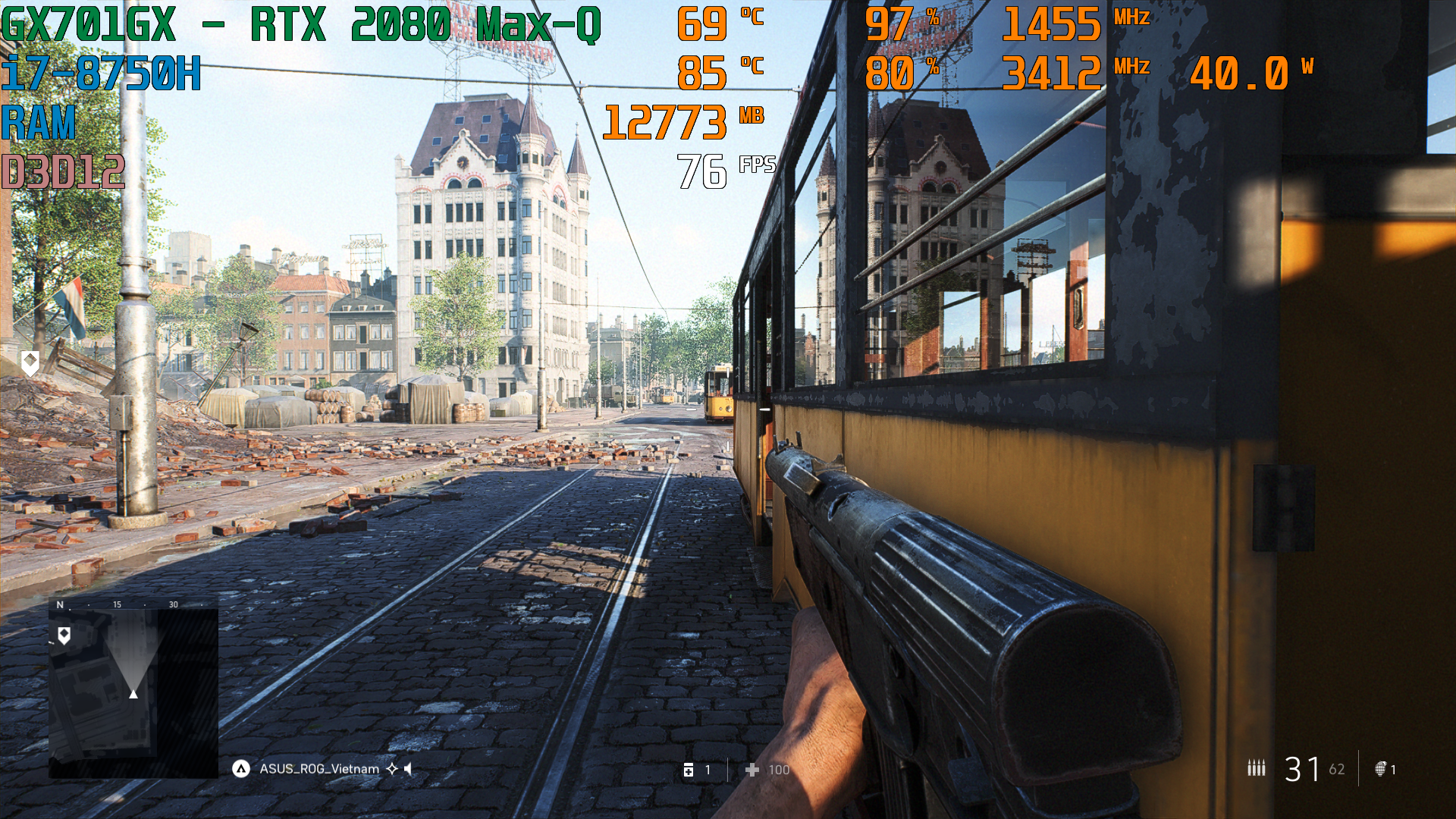This screenshot has width=1456, height=819.
Task: Click the circular logo icon before ASUS_ROG_Vietnam
Action: (241, 768)
